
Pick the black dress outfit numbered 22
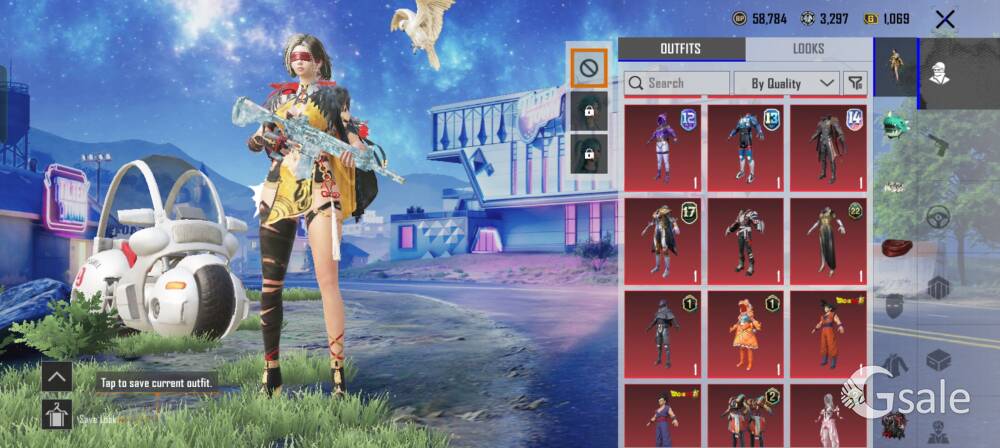[x=828, y=238]
